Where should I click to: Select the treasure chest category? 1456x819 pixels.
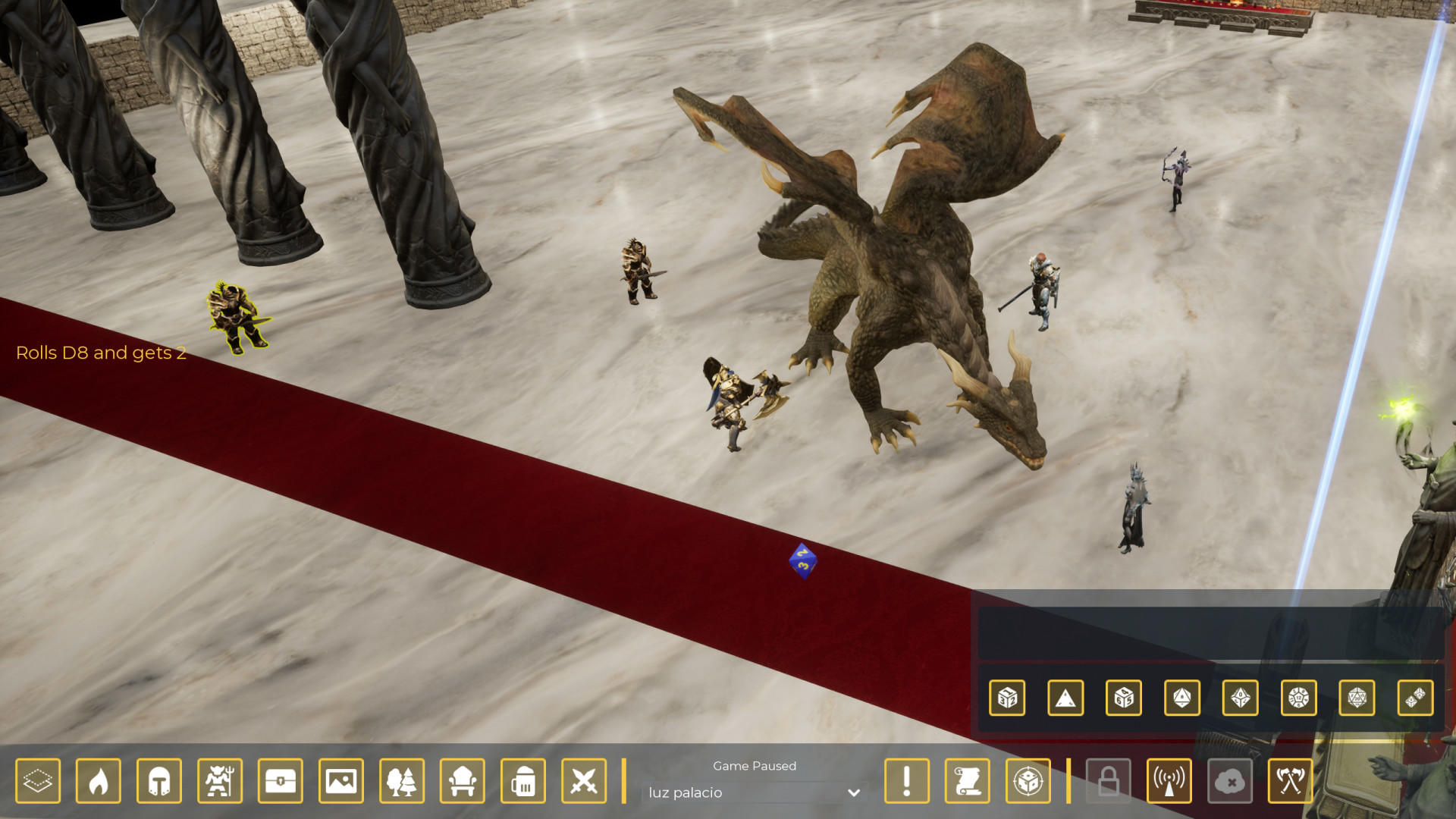[x=281, y=780]
